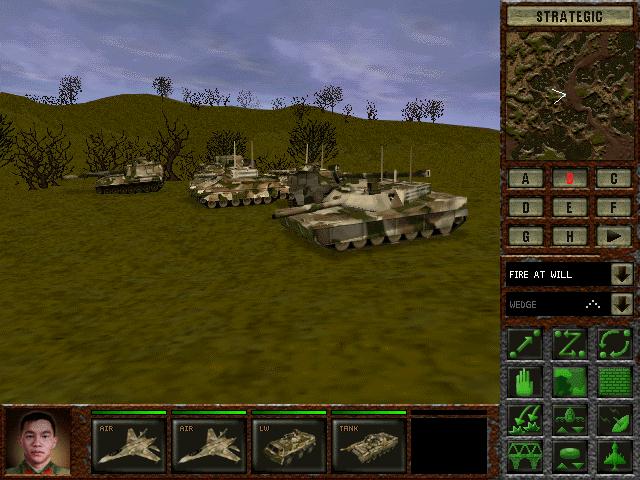640x480 pixels.
Task: Choose unit group E
Action: 569,208
